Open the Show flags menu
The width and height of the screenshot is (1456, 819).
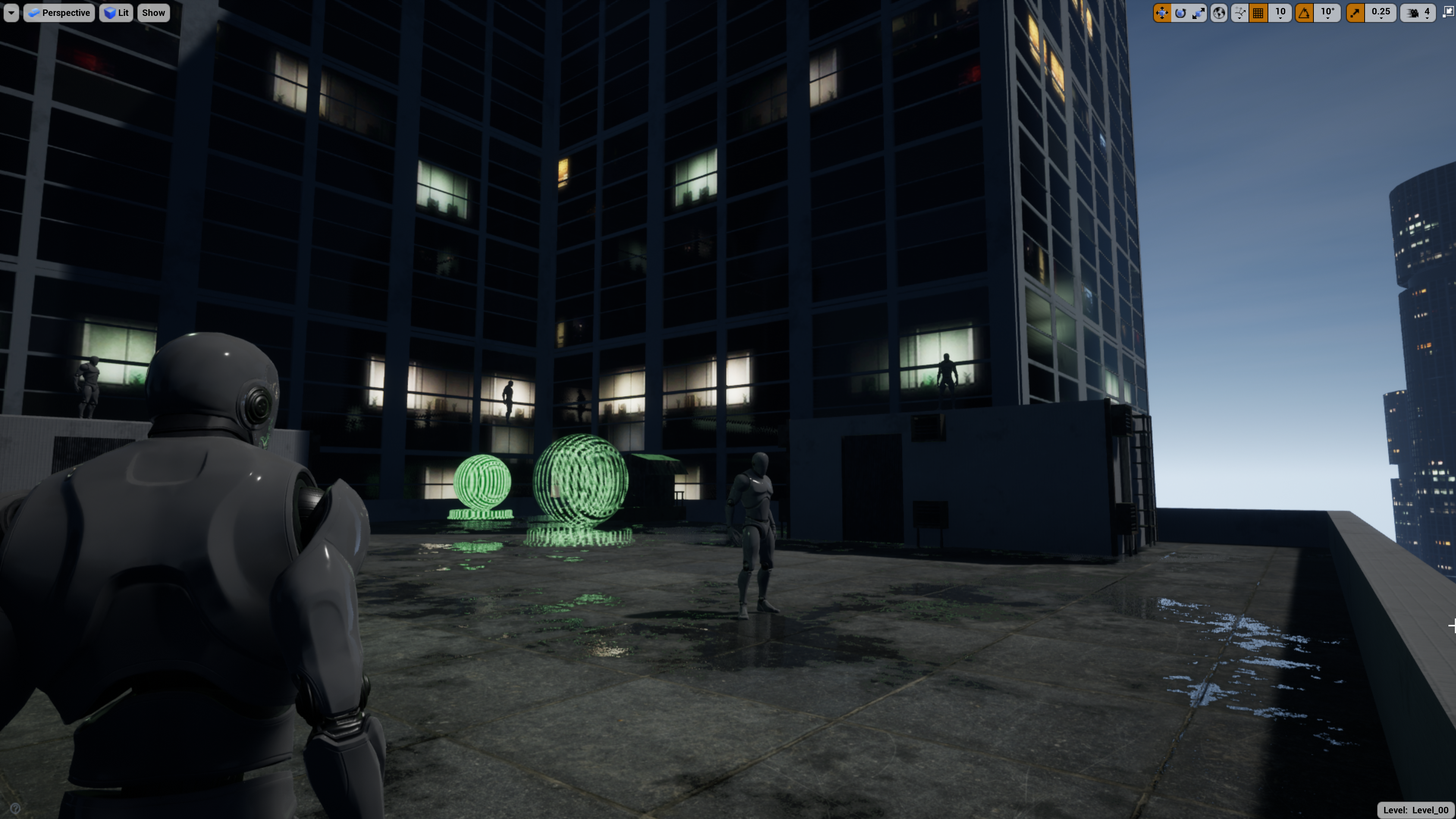point(153,13)
